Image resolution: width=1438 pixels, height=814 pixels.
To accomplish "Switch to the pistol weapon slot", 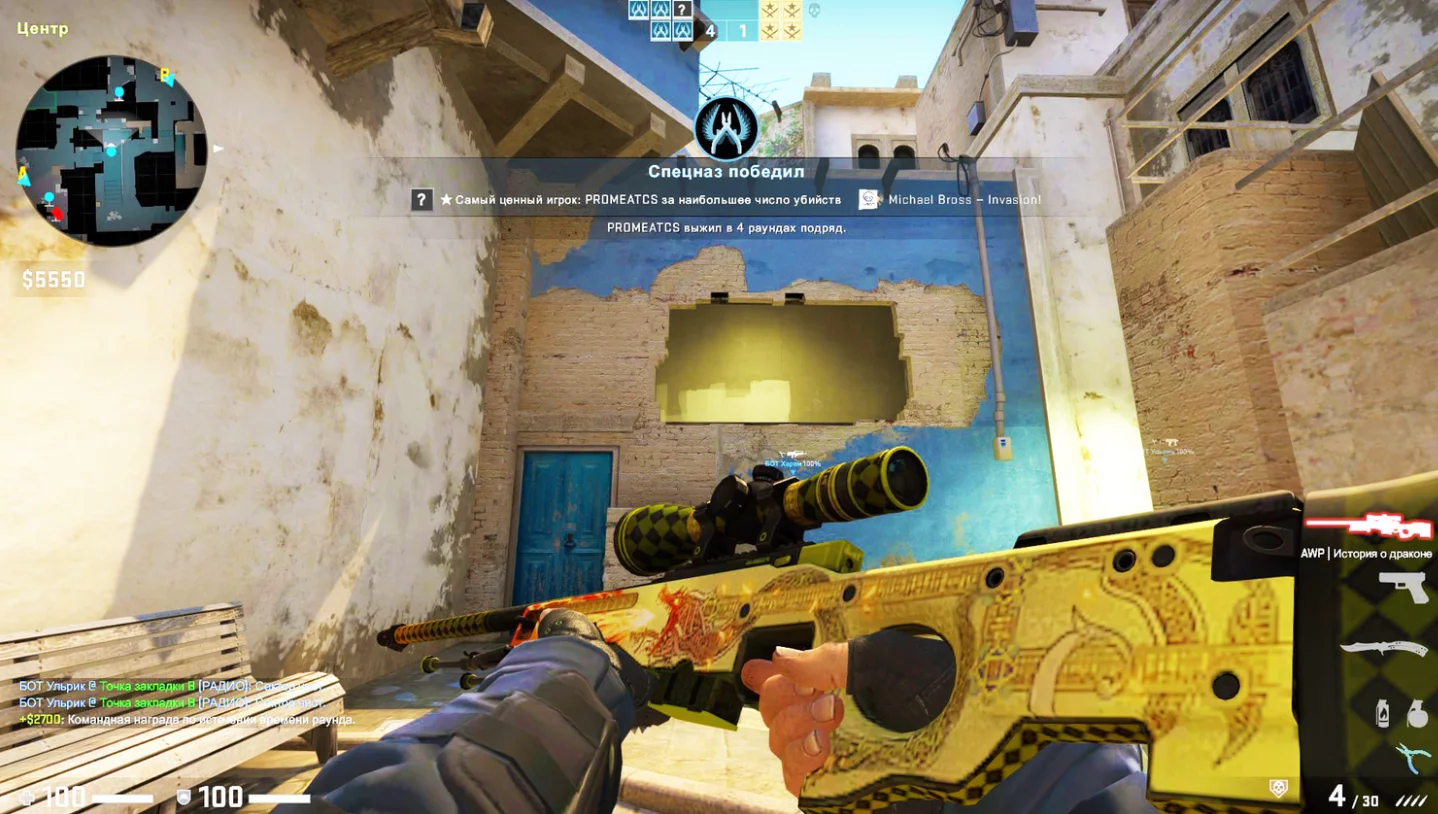I will pos(1405,587).
